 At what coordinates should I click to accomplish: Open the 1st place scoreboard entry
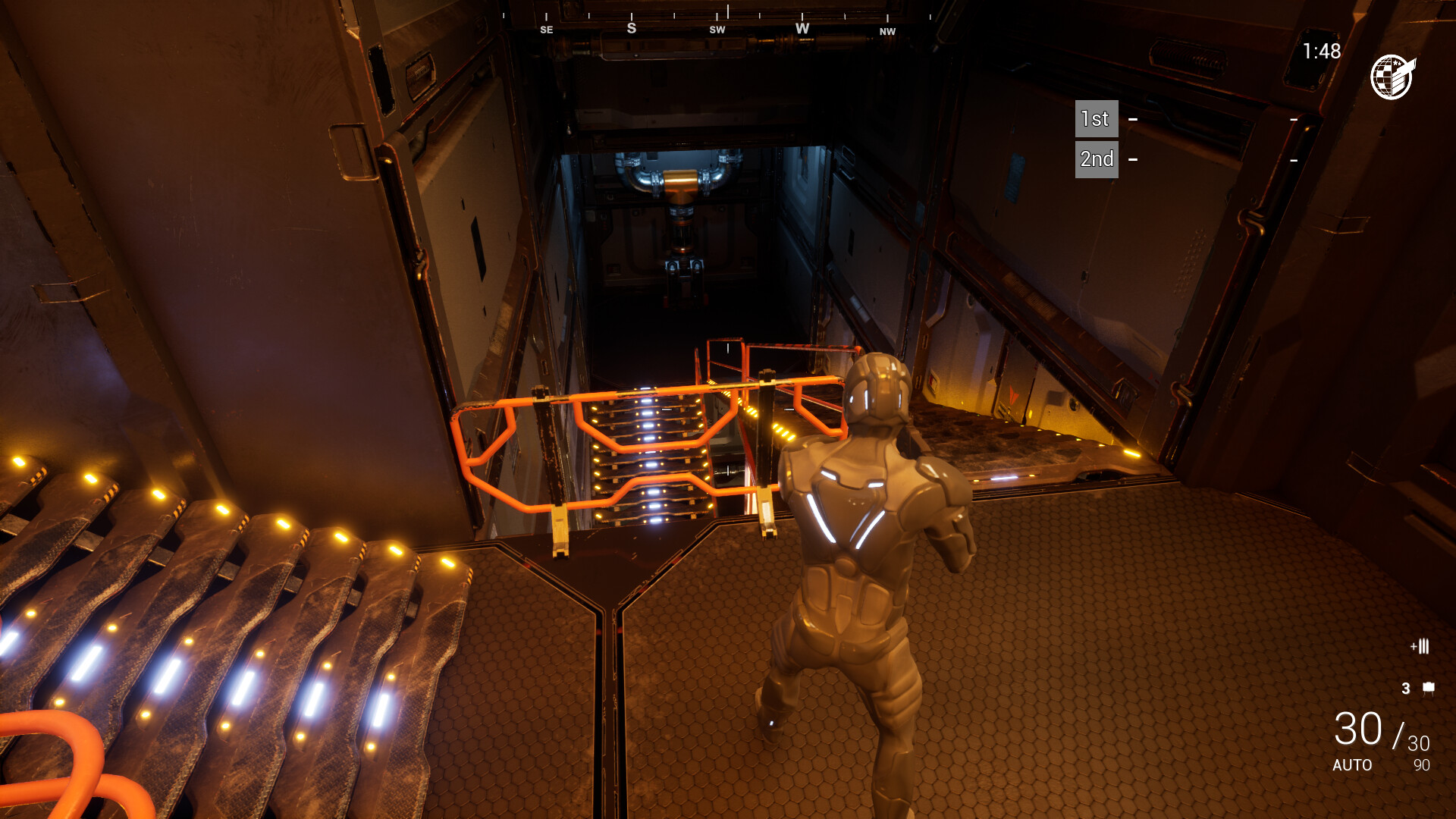1095,119
